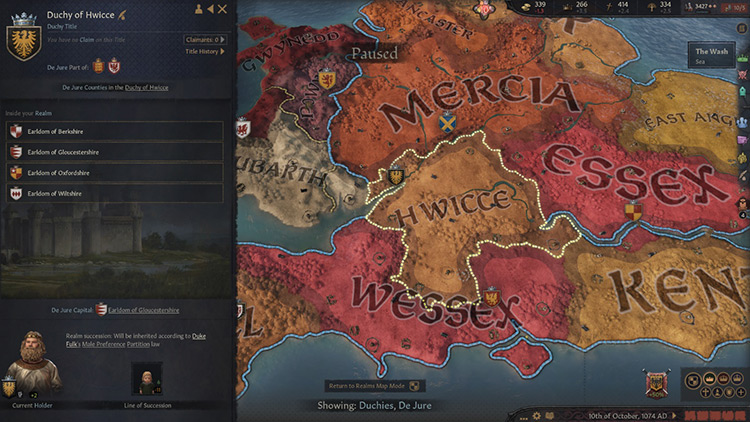This screenshot has width=750, height=422.
Task: Go back using the left arrow button
Action: (x=210, y=9)
